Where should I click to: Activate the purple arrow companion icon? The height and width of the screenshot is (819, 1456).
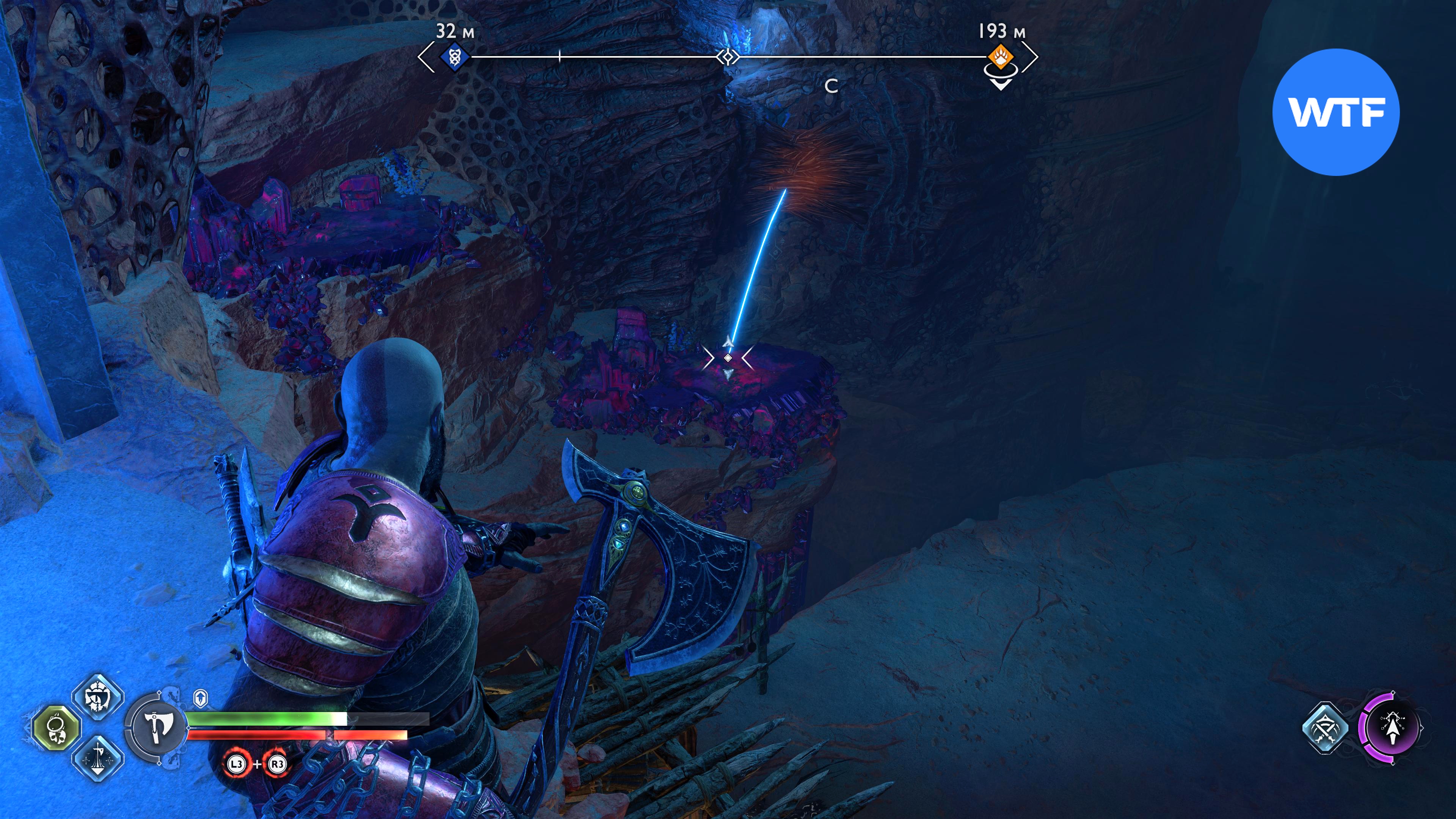click(x=1392, y=728)
